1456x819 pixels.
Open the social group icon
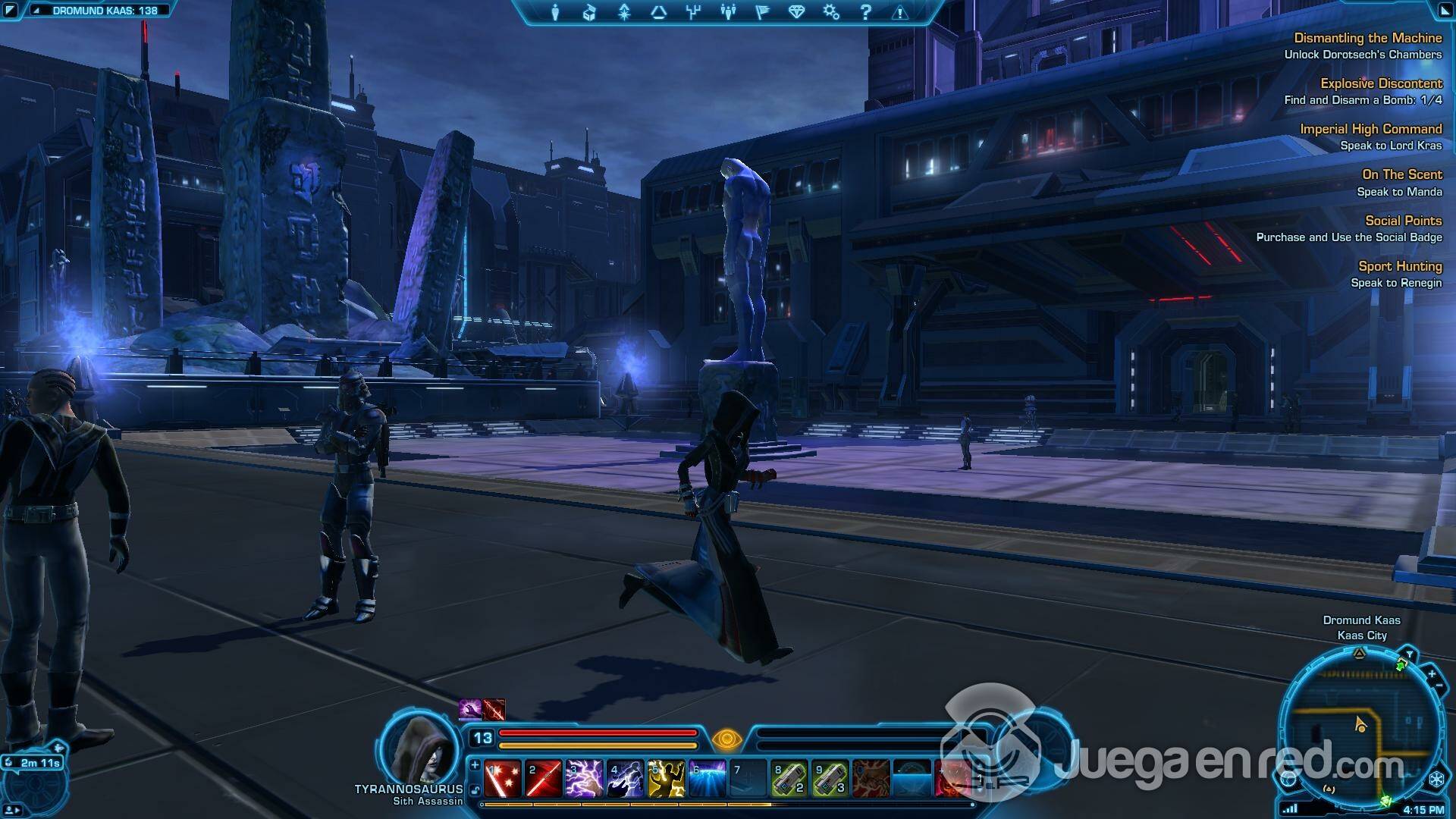[x=728, y=12]
